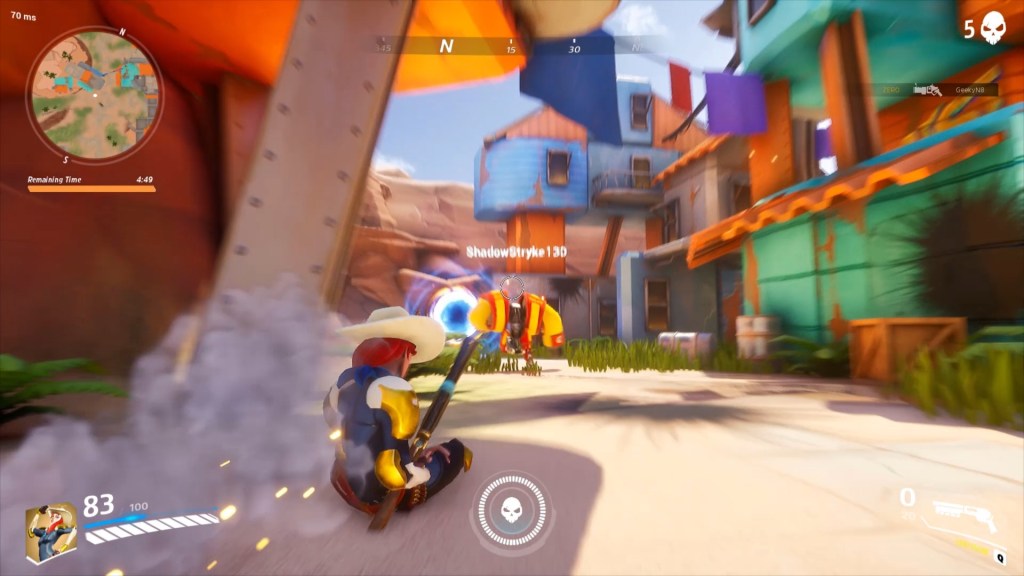Open the circular minimap

(x=94, y=95)
